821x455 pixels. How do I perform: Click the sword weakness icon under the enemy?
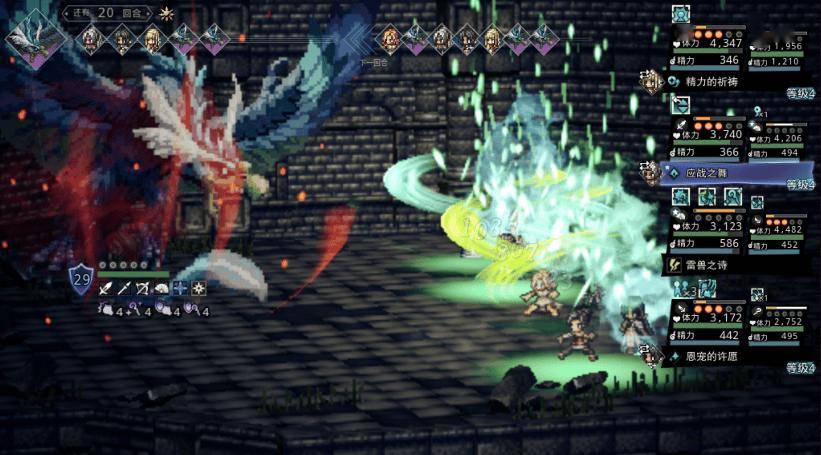coord(106,289)
